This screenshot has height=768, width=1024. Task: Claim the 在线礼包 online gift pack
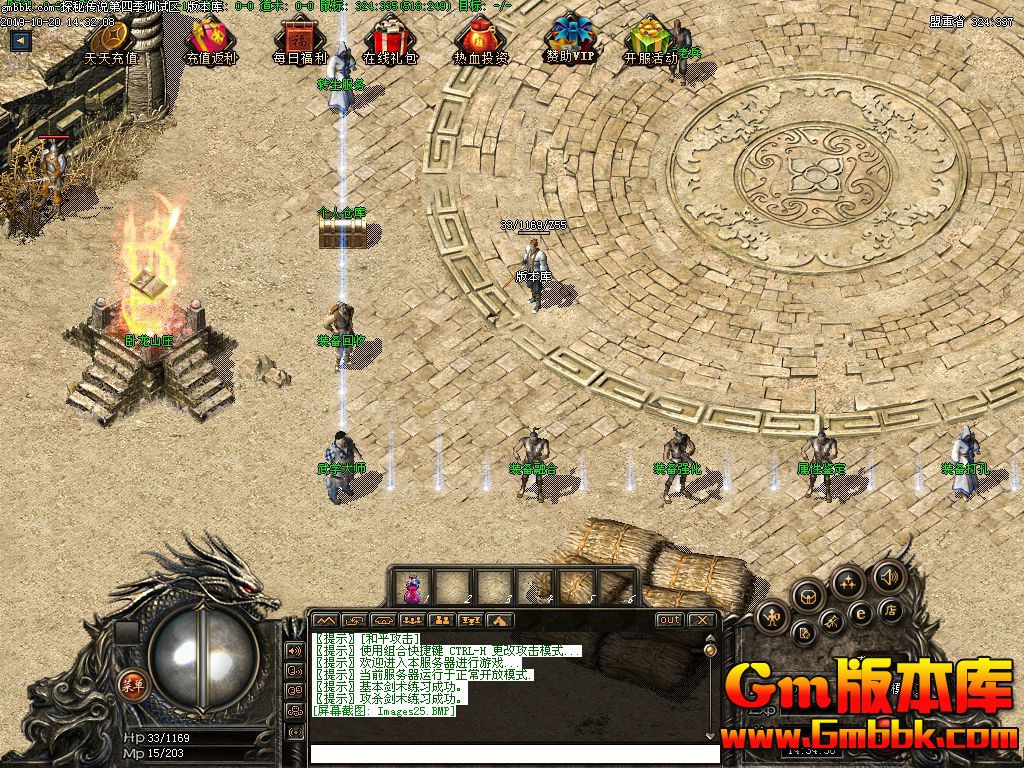(389, 44)
